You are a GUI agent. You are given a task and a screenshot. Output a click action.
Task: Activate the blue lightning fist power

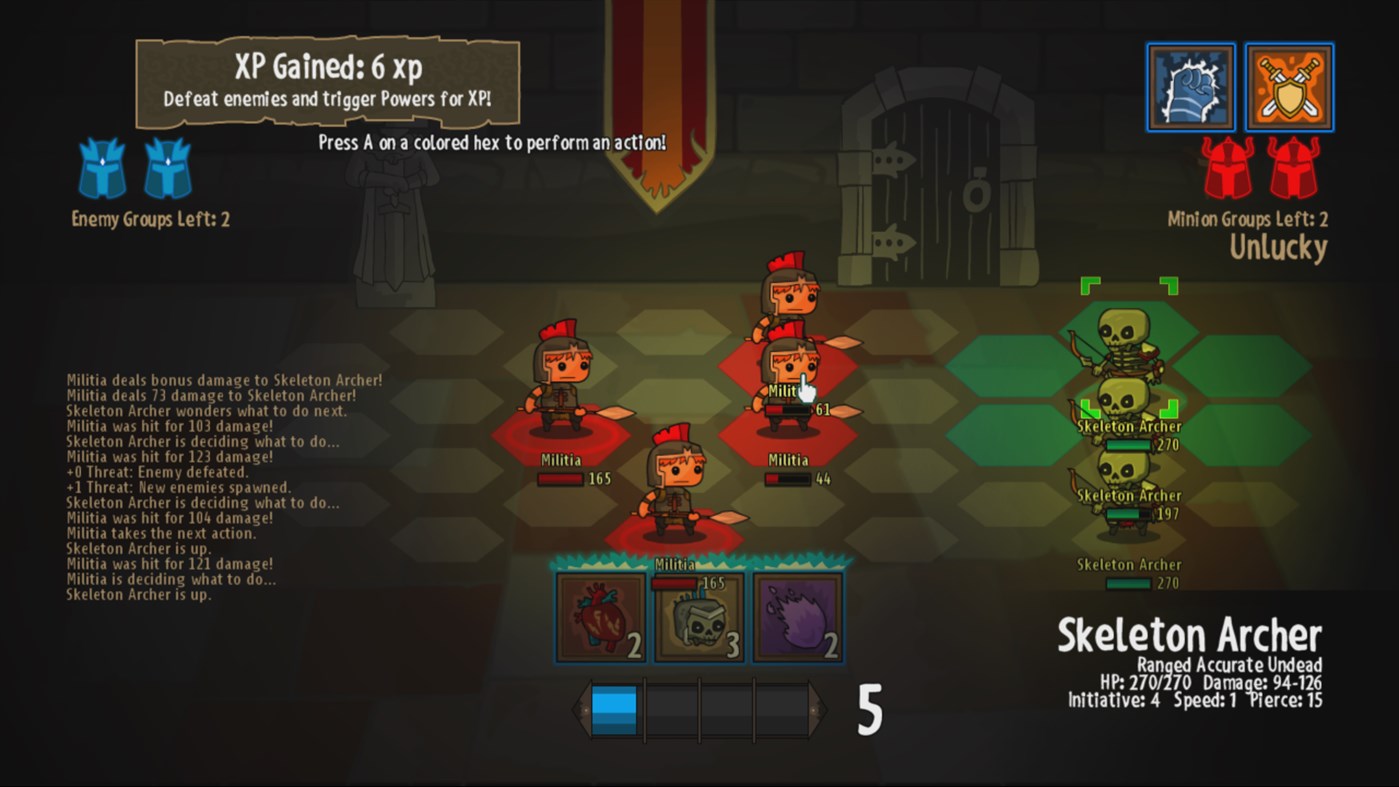pyautogui.click(x=1191, y=87)
